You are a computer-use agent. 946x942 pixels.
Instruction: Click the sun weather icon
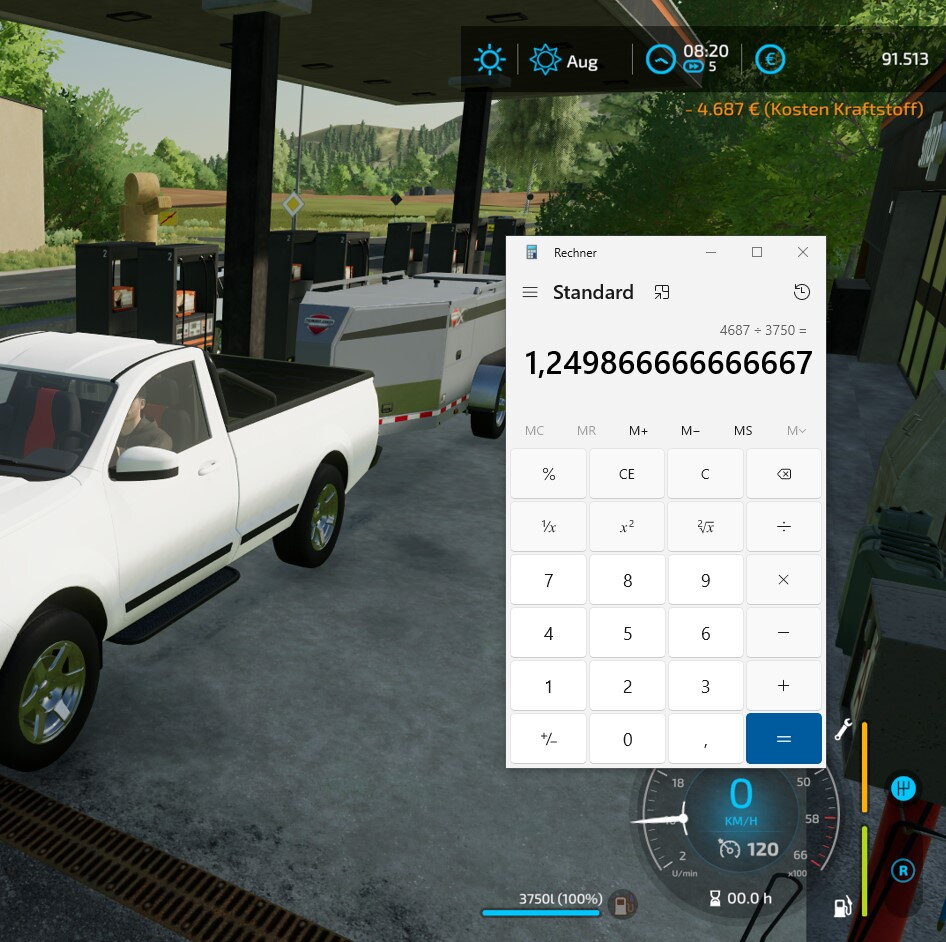[x=489, y=60]
